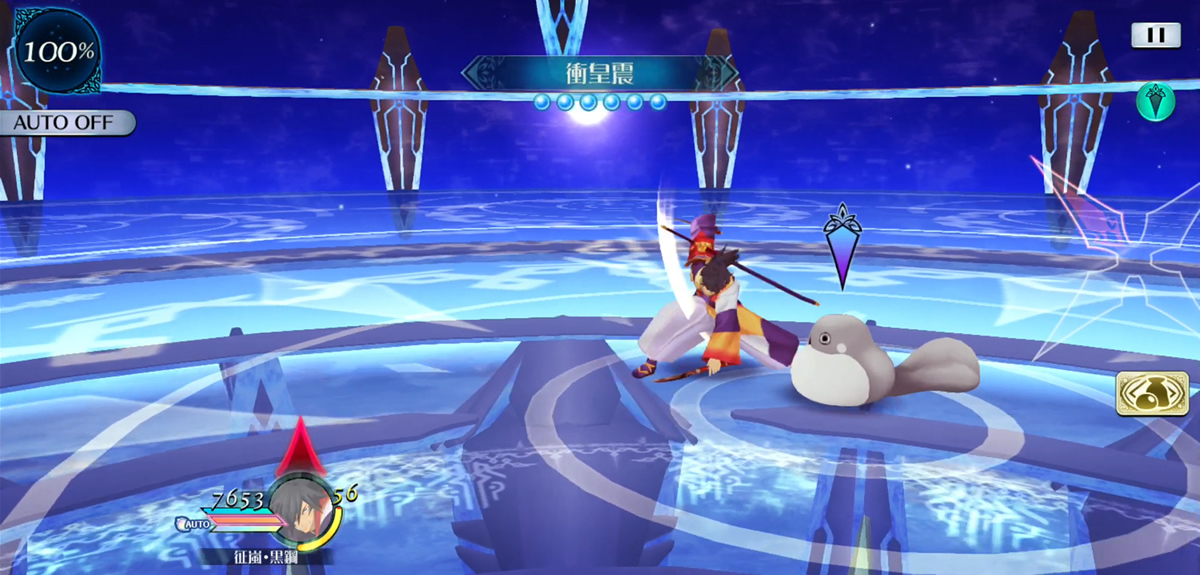This screenshot has width=1200, height=575.
Task: Activate the 100% mirrage gauge orb
Action: point(58,52)
